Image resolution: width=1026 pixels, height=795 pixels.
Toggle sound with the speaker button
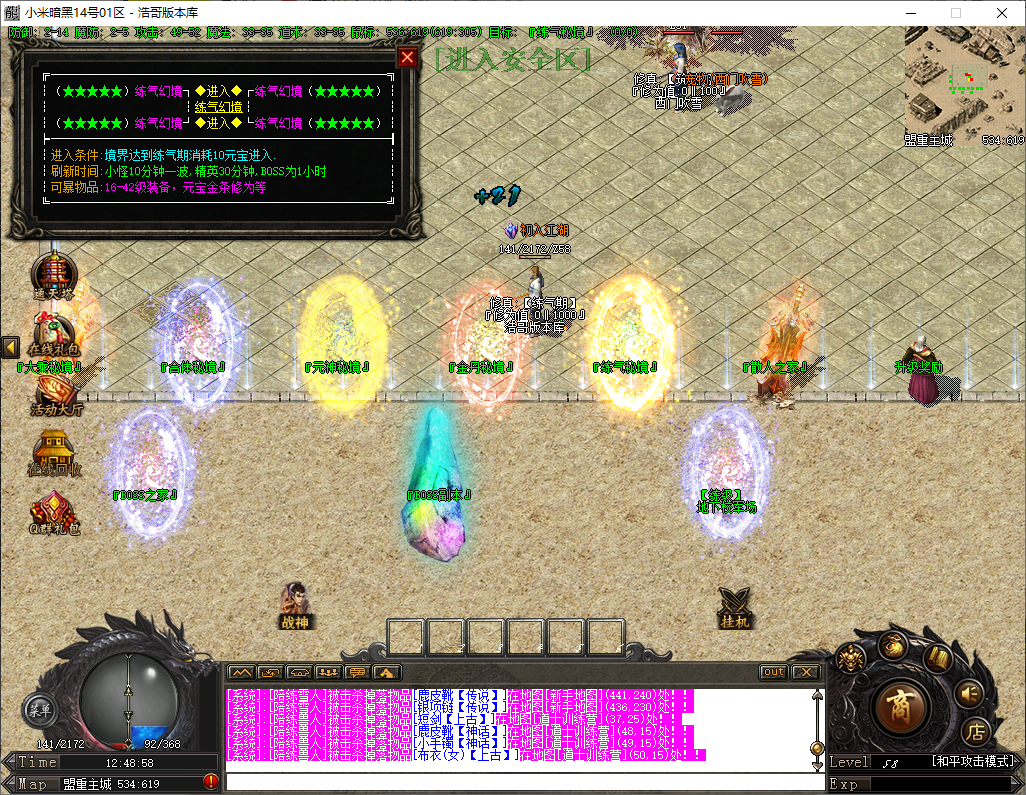coord(968,693)
